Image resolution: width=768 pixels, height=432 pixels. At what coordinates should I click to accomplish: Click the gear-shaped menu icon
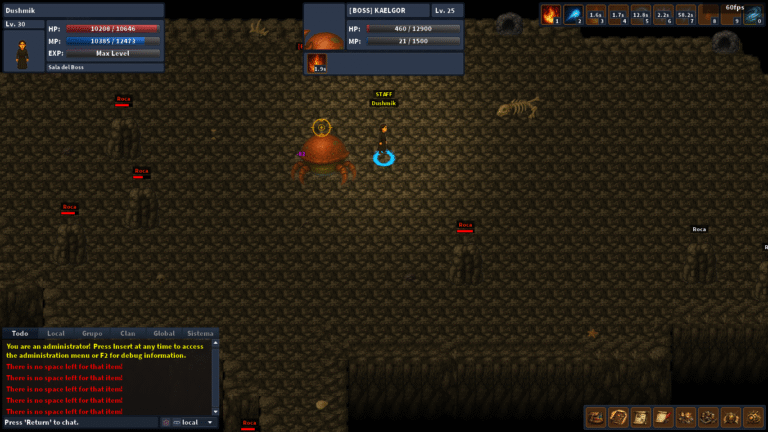[751, 416]
